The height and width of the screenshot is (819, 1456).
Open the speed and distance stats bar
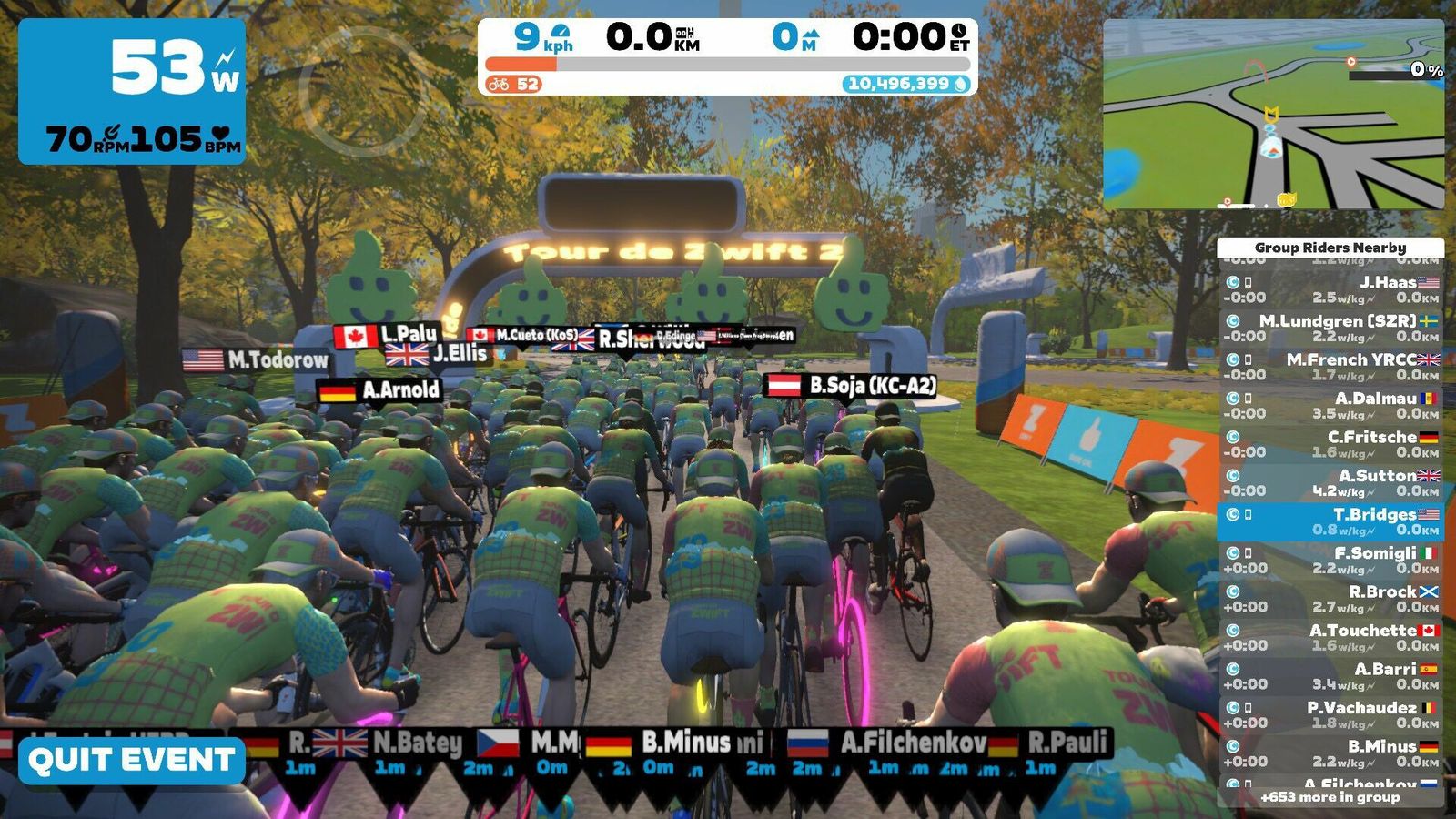click(727, 56)
